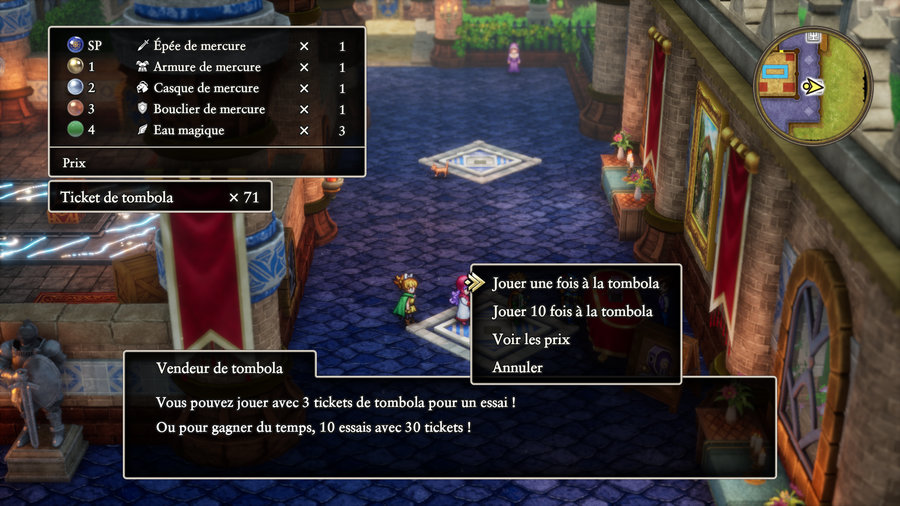Open the "Voir les prix" option
This screenshot has width=900, height=506.
tap(531, 339)
